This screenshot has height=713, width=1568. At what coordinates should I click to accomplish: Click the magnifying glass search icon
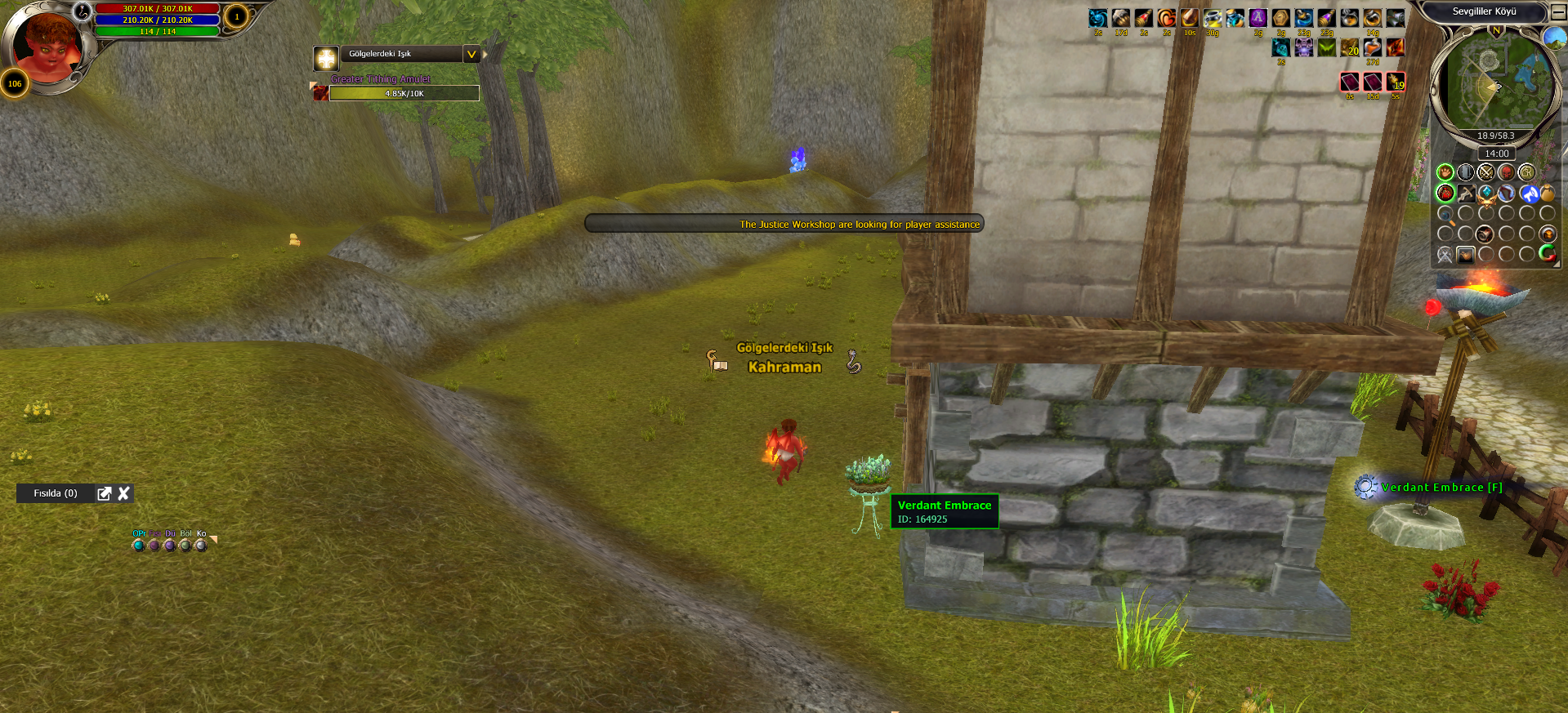(x=1445, y=216)
